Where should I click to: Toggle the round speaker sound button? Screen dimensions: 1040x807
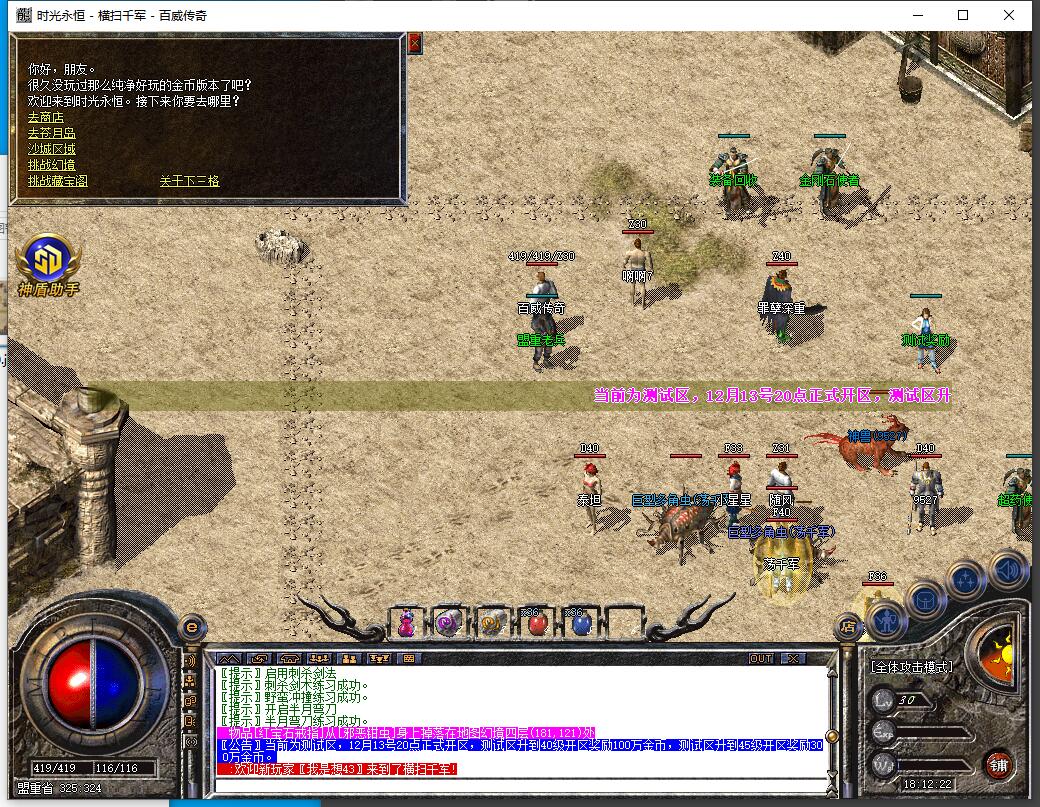pos(1008,571)
